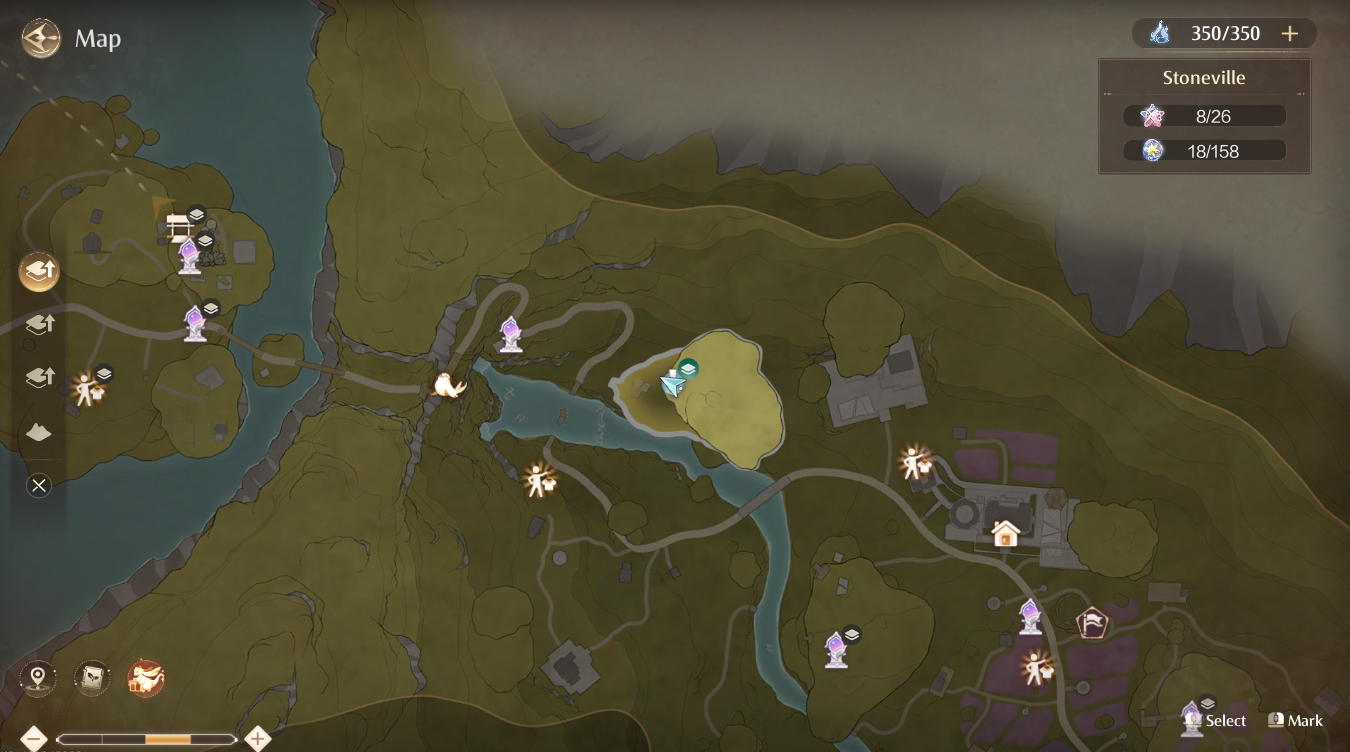
Task: Open the plant journal icon
Action: [x=90, y=677]
